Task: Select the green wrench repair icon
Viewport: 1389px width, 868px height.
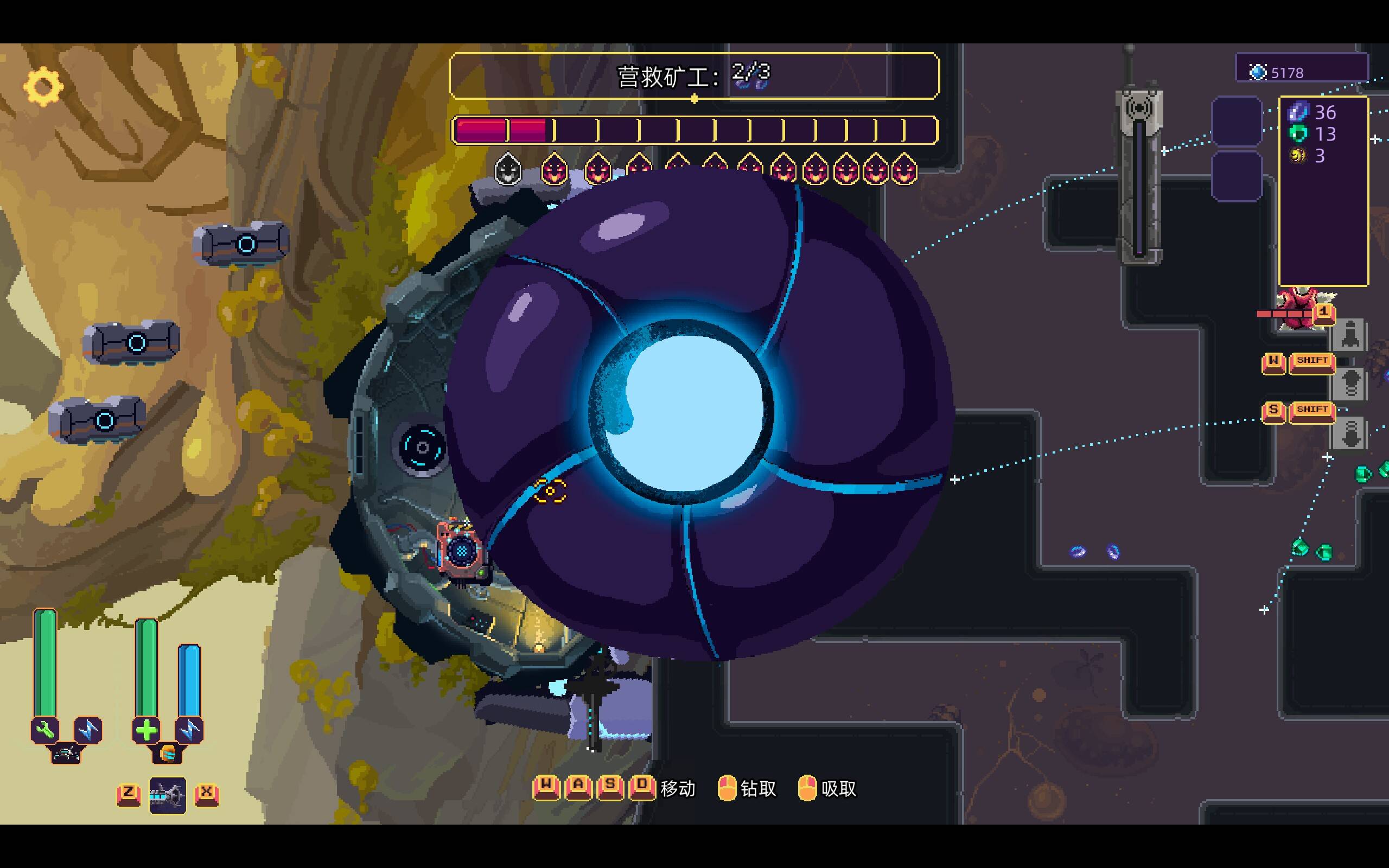Action: click(x=45, y=730)
